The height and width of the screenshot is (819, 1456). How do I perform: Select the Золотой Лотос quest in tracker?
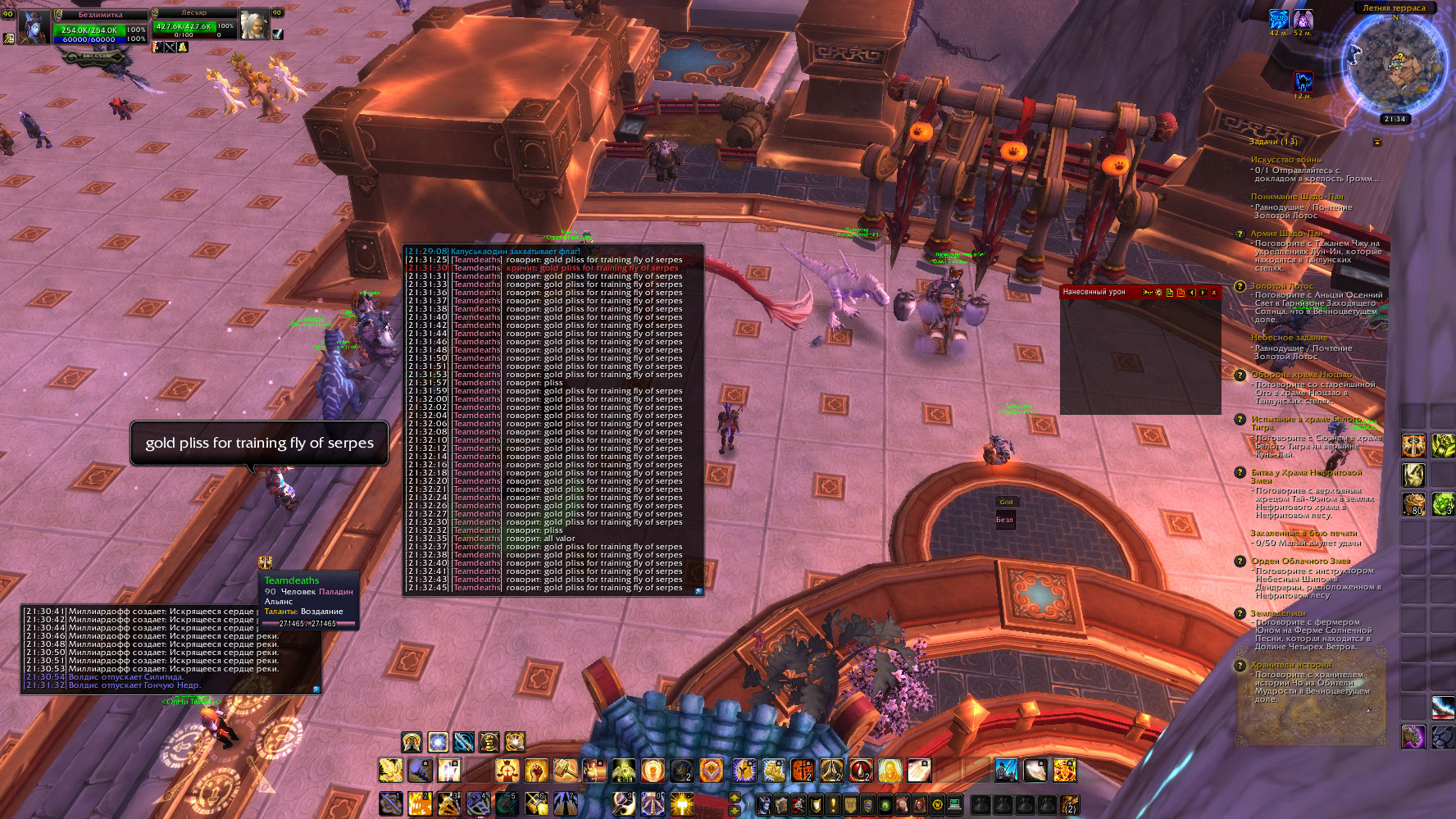click(1281, 286)
